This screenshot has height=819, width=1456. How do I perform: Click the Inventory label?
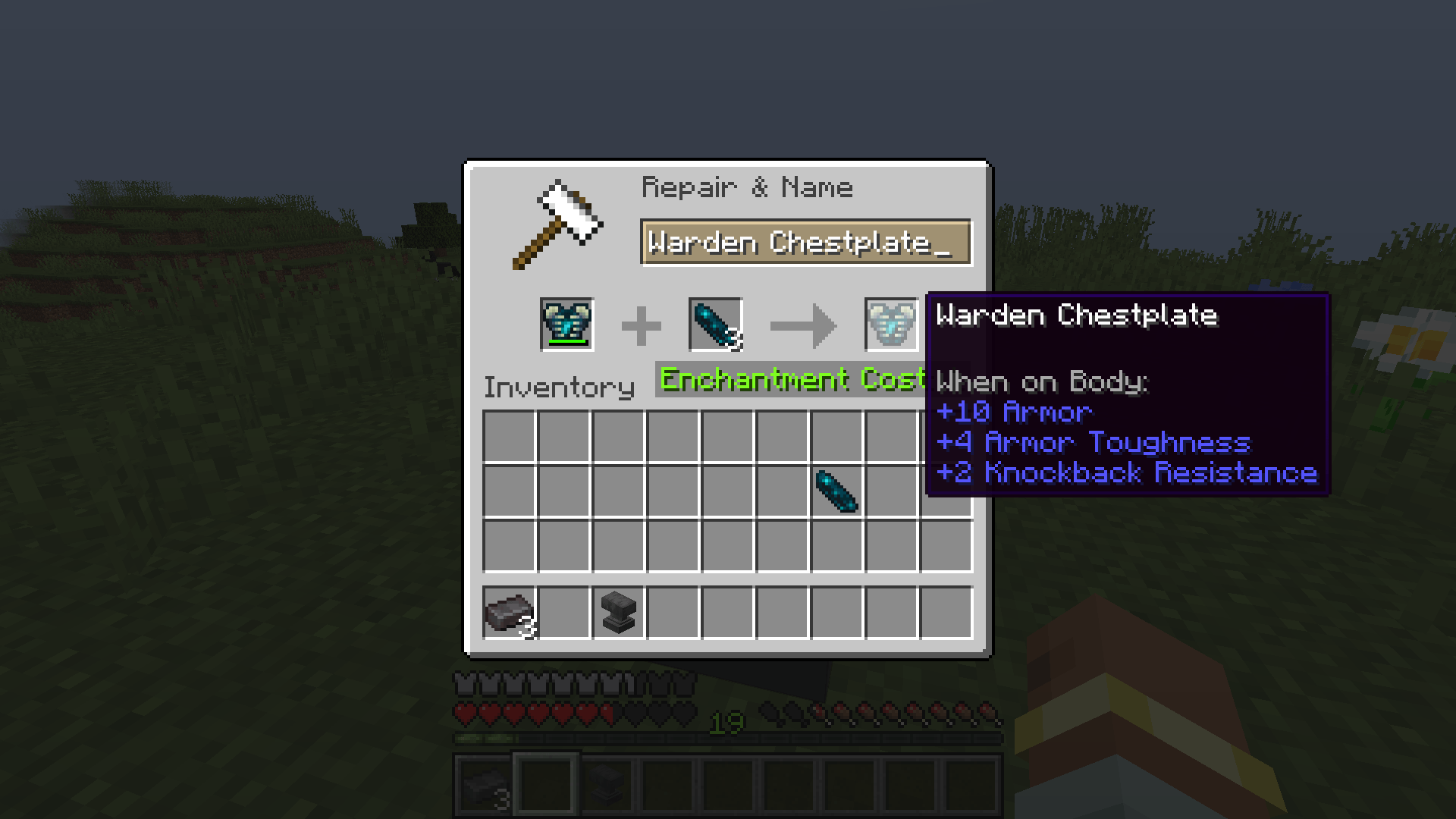click(x=559, y=388)
